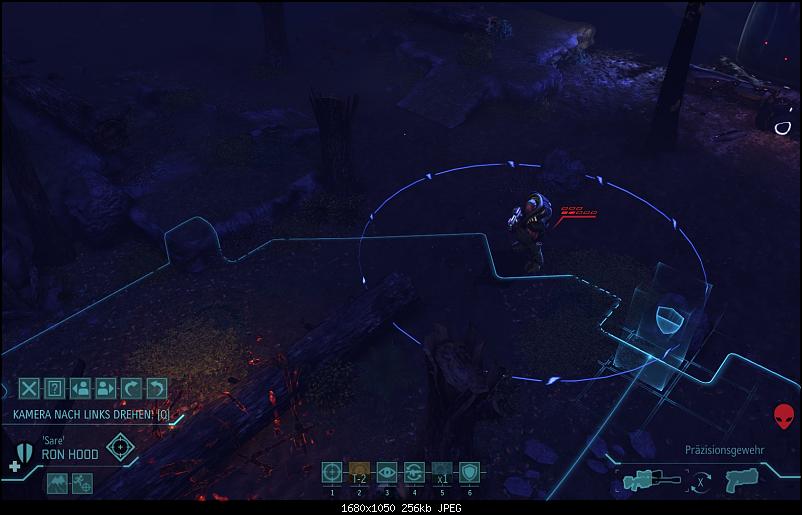
Task: Activate the crosshair fire weapon ability
Action: (332, 473)
